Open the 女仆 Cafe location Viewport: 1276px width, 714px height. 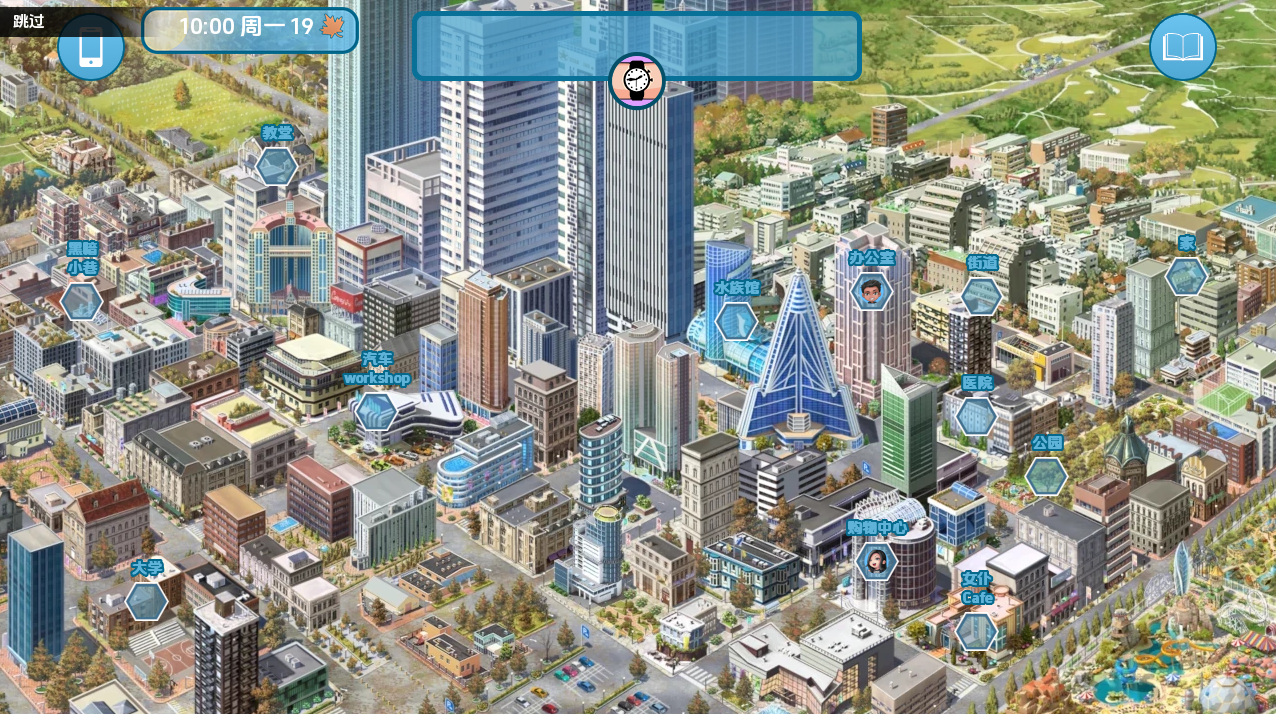pyautogui.click(x=975, y=631)
